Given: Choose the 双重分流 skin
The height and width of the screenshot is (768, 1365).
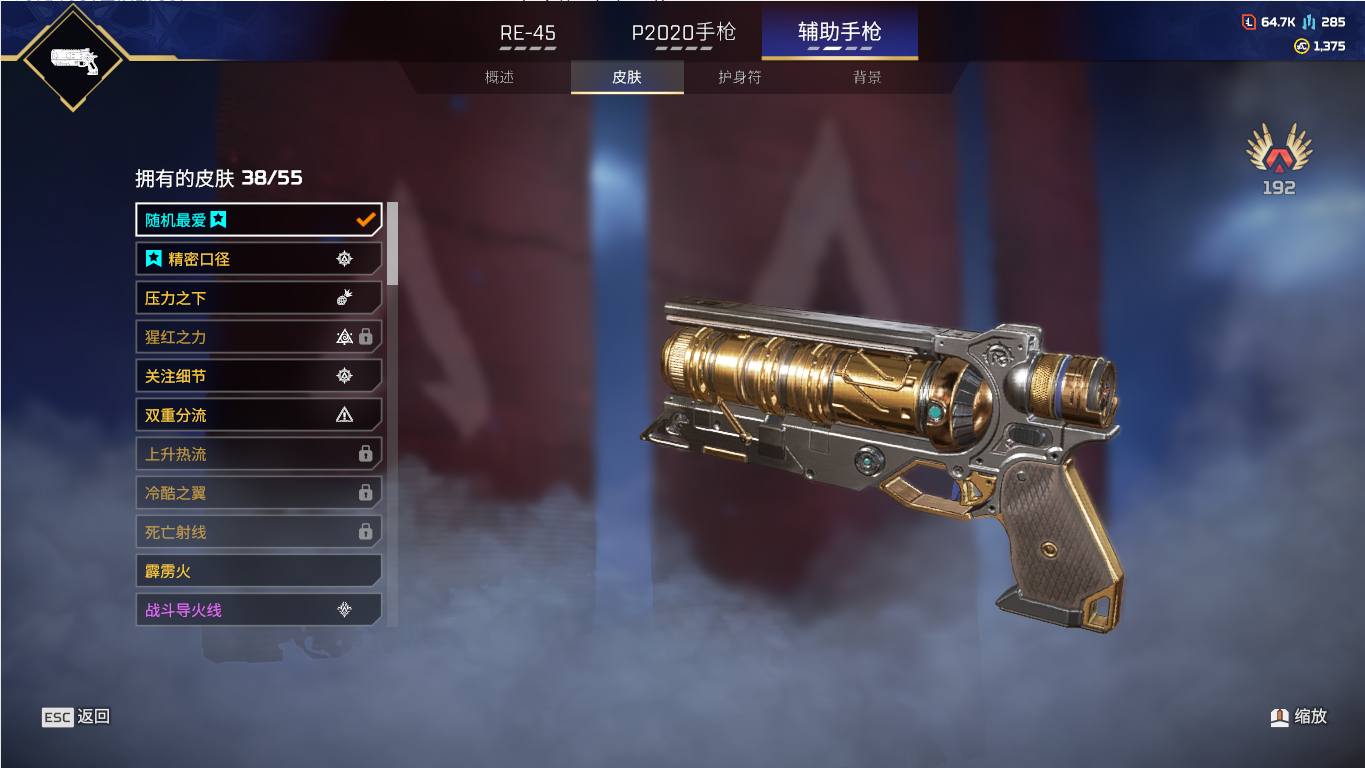Looking at the screenshot, I should pos(258,415).
